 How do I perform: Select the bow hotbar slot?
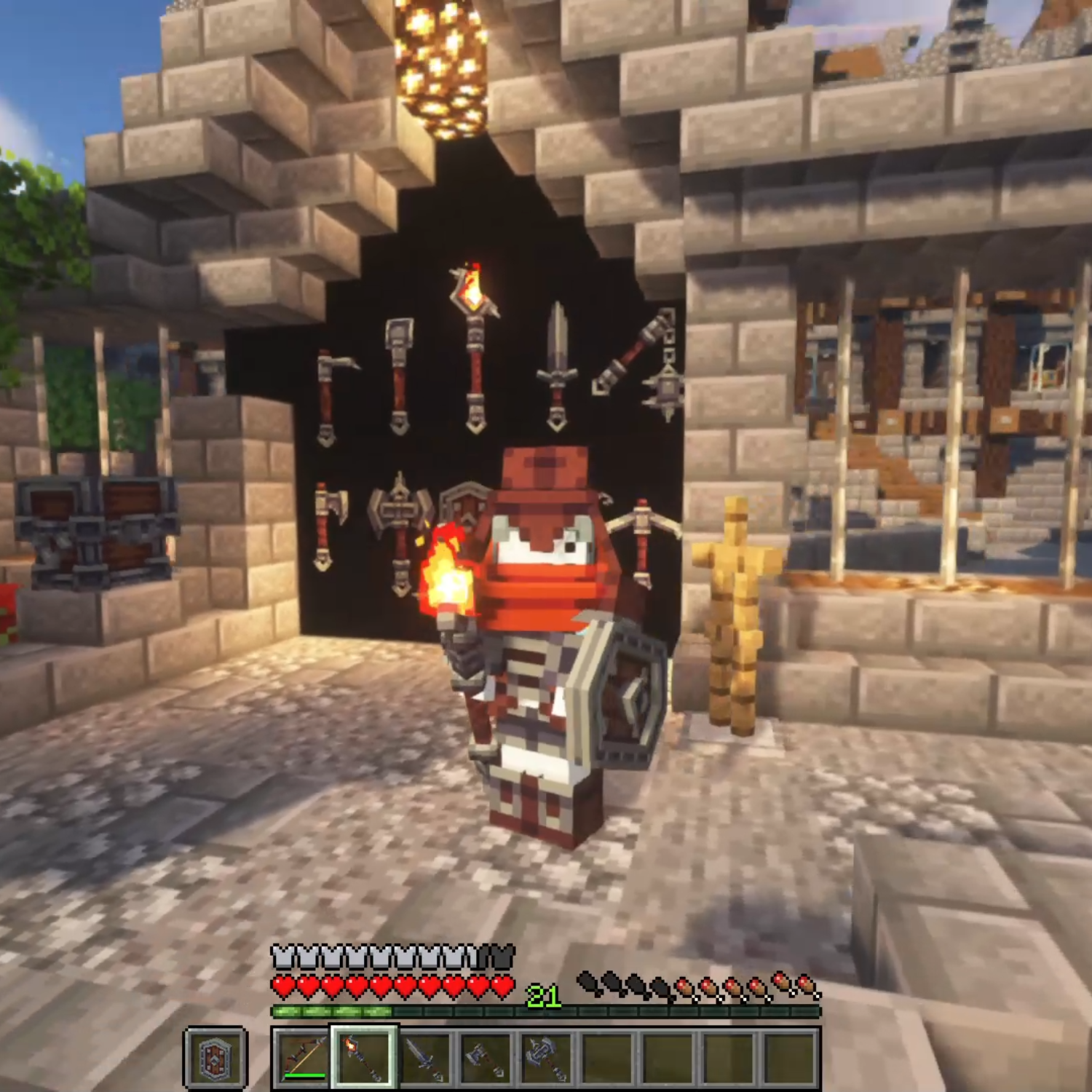pyautogui.click(x=302, y=1056)
